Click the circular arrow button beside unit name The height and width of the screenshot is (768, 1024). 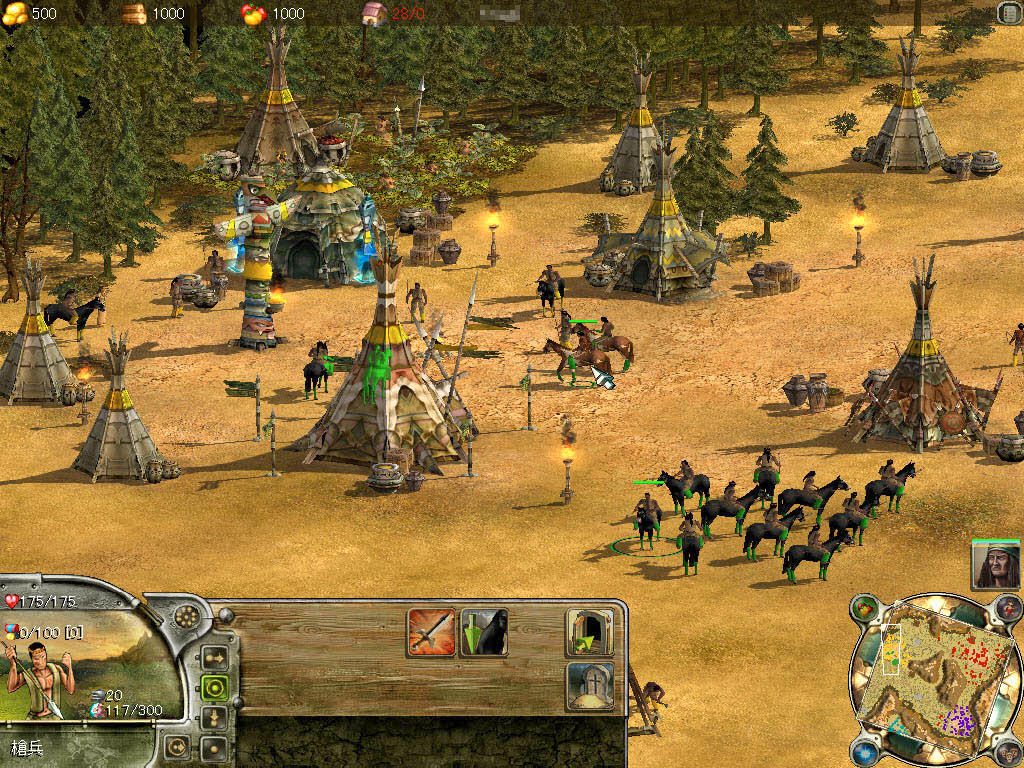(175, 746)
